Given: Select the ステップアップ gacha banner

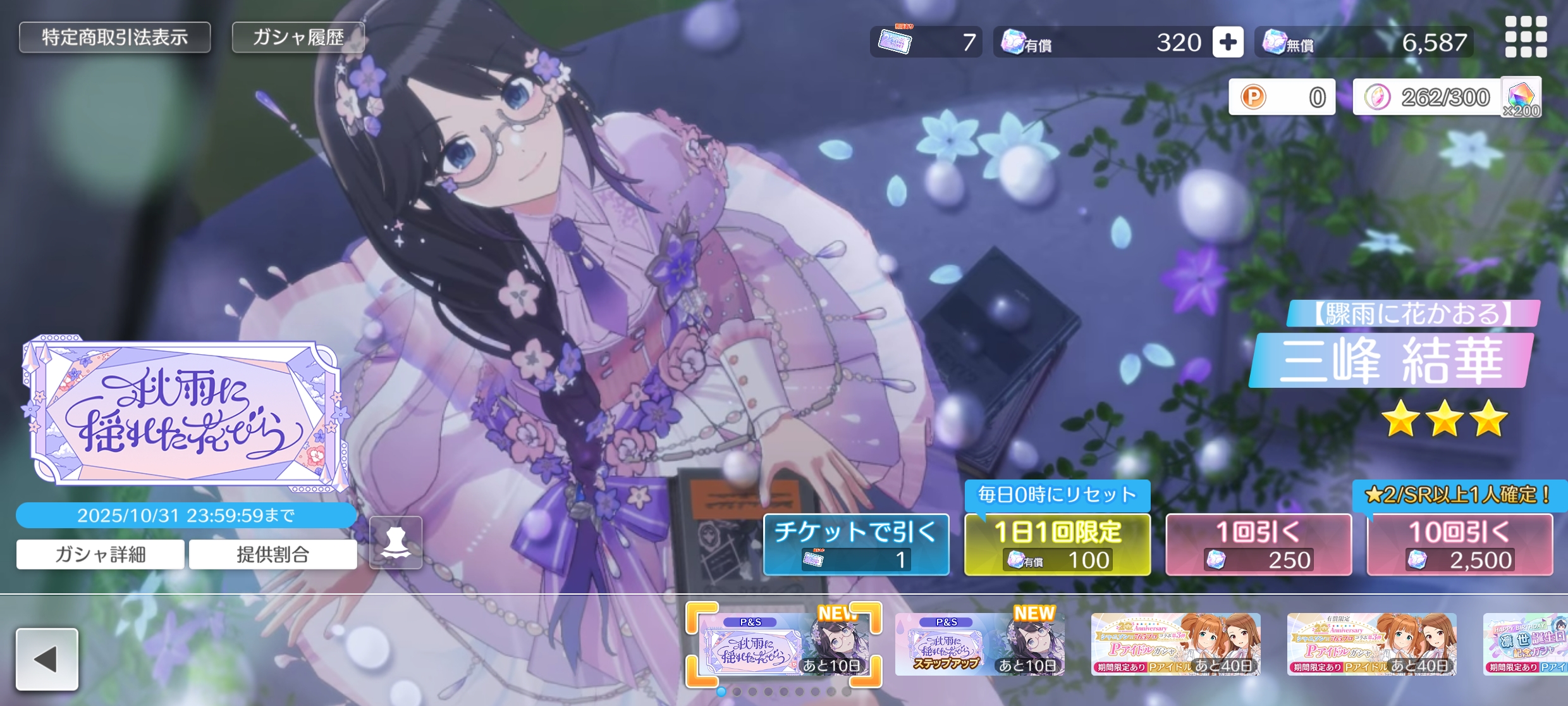Looking at the screenshot, I should pos(979,644).
